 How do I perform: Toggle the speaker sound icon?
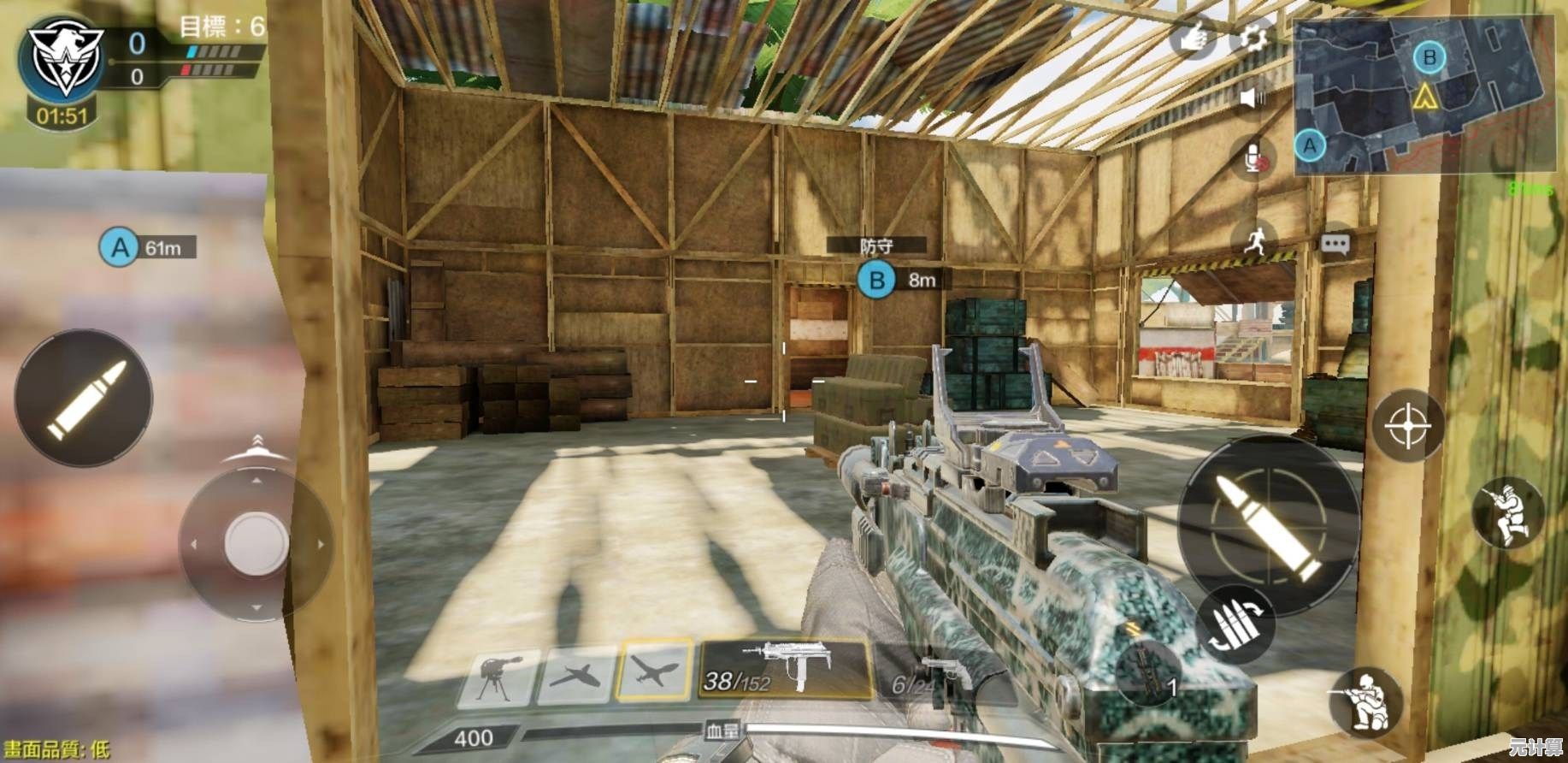[x=1253, y=98]
